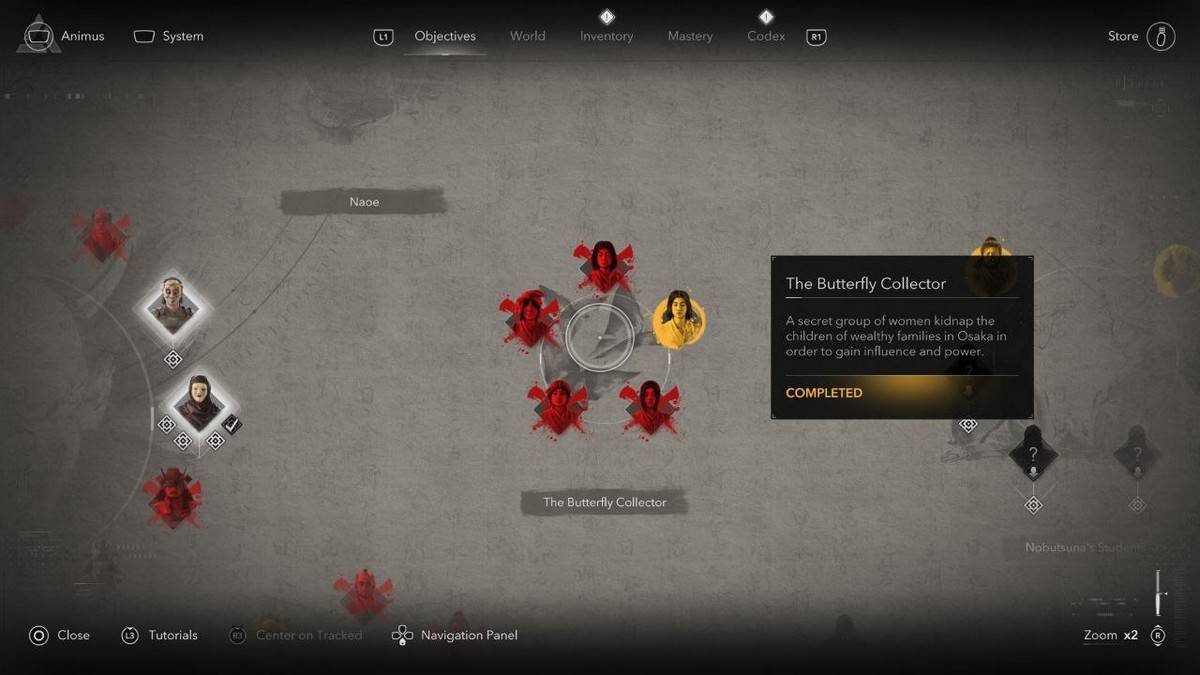Select the hooded masked woman portrait with checkmark
This screenshot has height=675, width=1200.
tap(199, 403)
